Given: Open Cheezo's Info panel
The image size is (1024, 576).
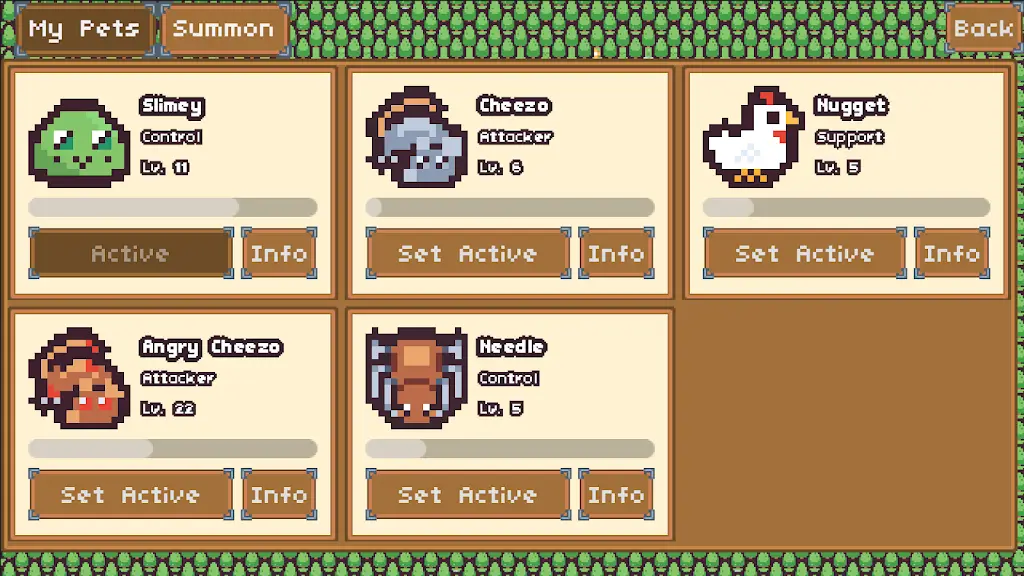Looking at the screenshot, I should (x=616, y=254).
